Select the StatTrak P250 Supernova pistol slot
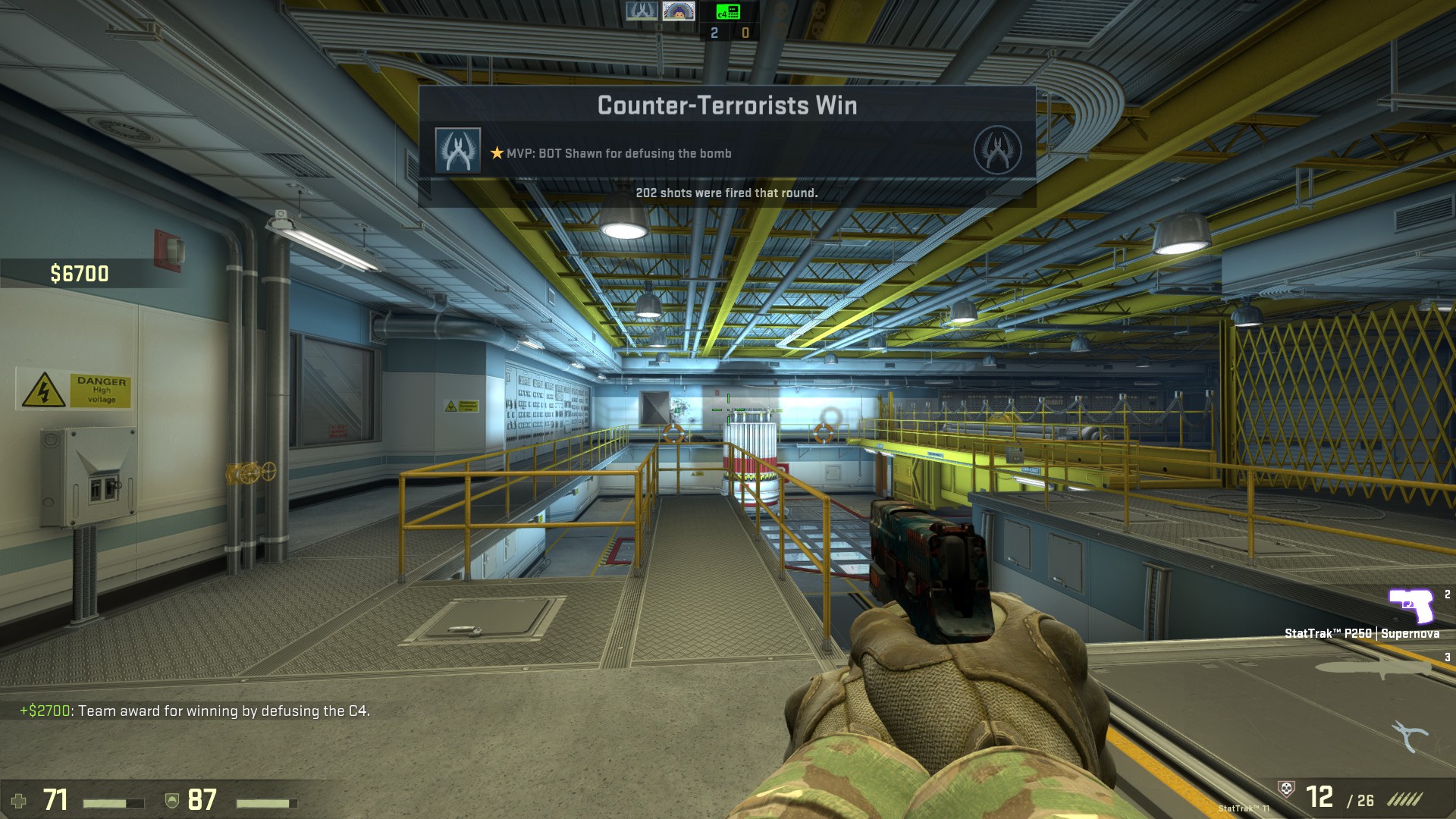Screen dimensions: 1456x819 (x=1410, y=607)
